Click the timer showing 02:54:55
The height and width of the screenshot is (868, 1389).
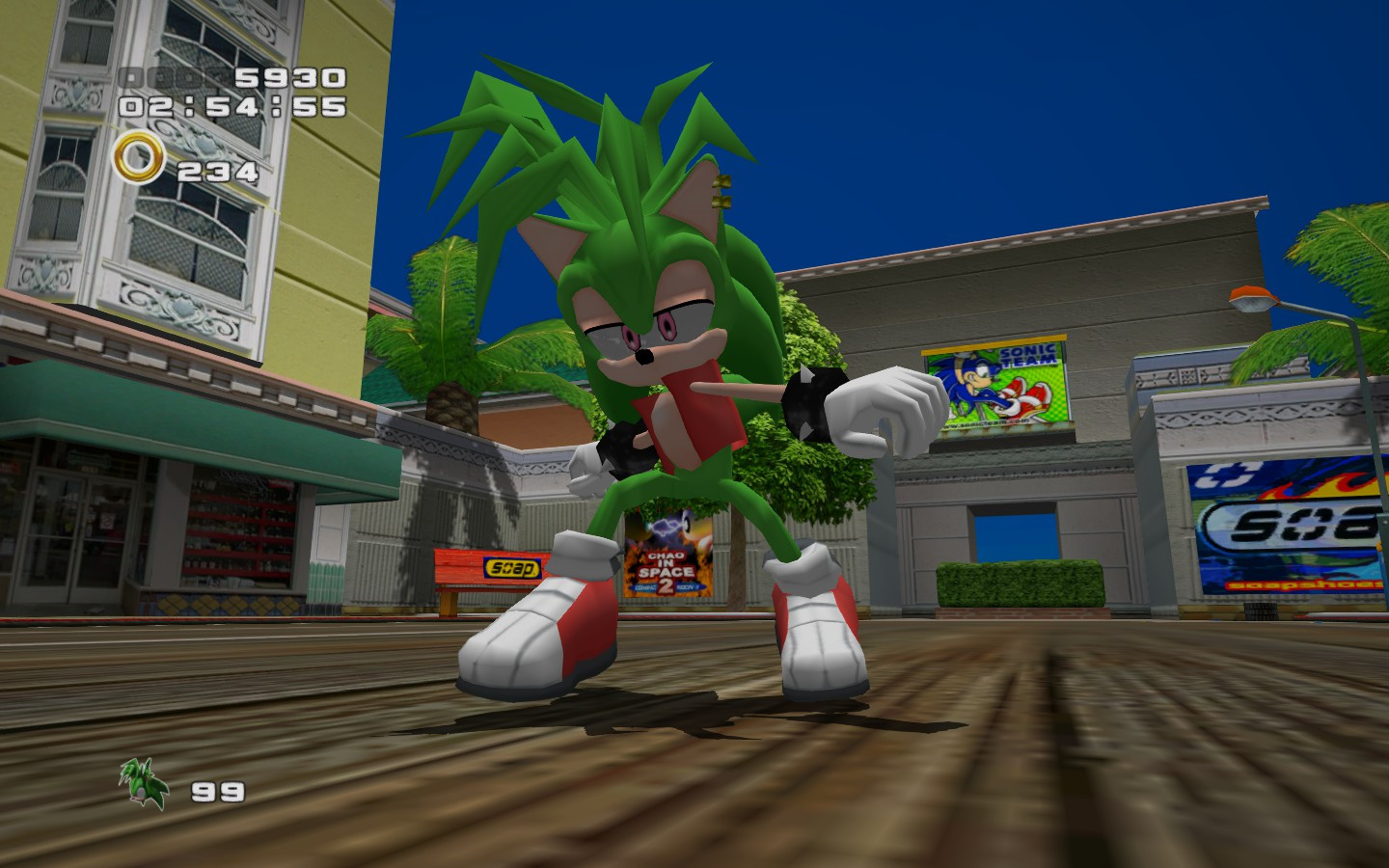click(x=231, y=108)
